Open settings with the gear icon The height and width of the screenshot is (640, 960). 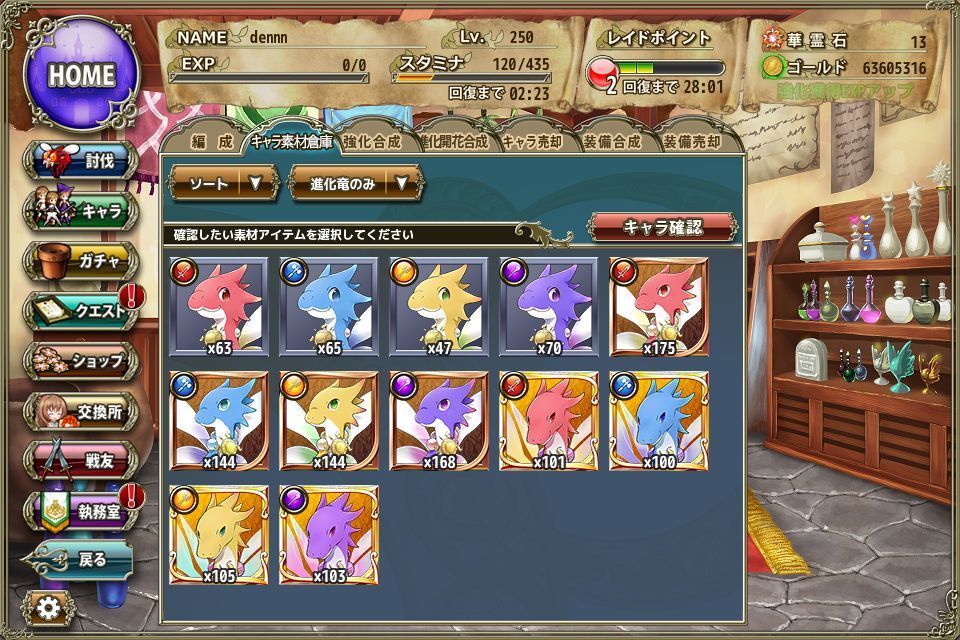click(x=47, y=607)
